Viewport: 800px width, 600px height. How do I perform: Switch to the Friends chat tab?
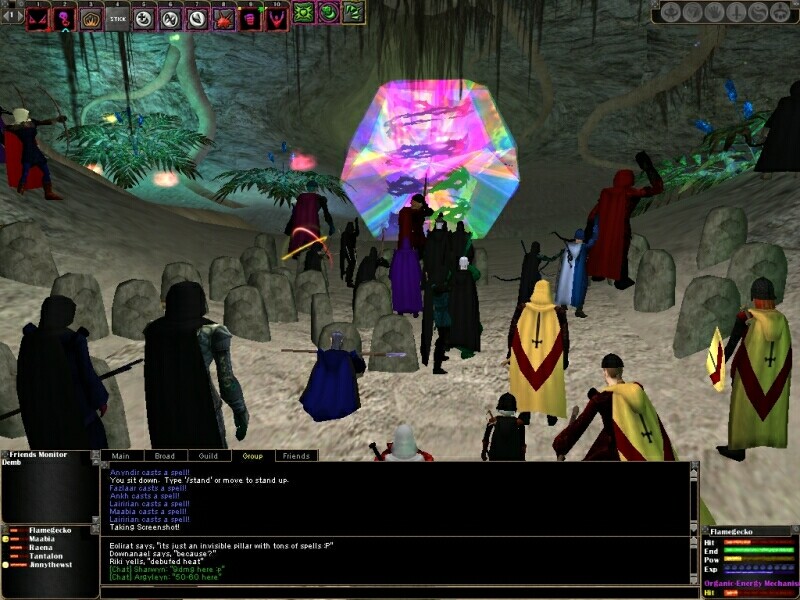click(x=296, y=456)
